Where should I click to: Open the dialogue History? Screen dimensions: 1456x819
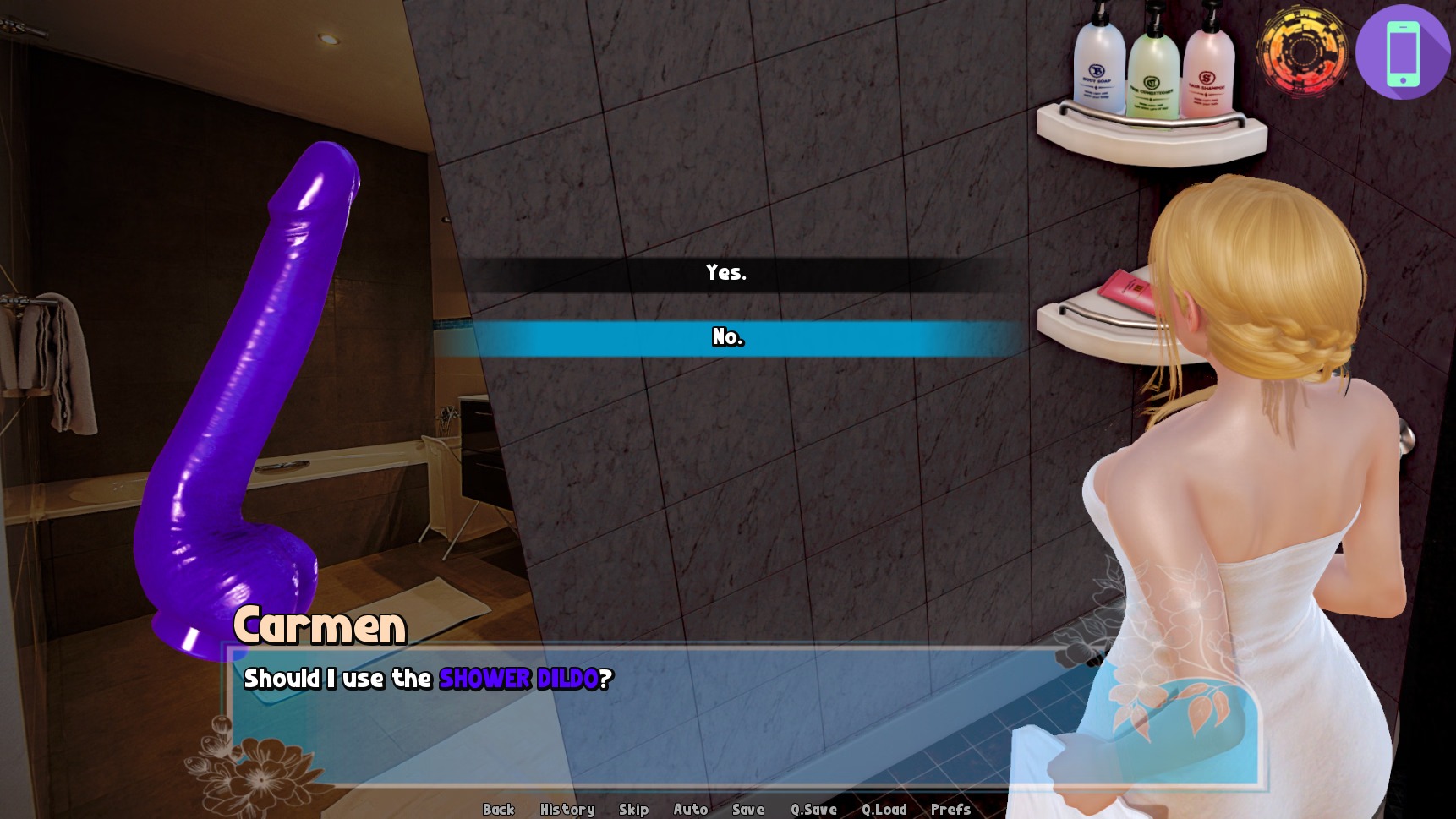(567, 809)
